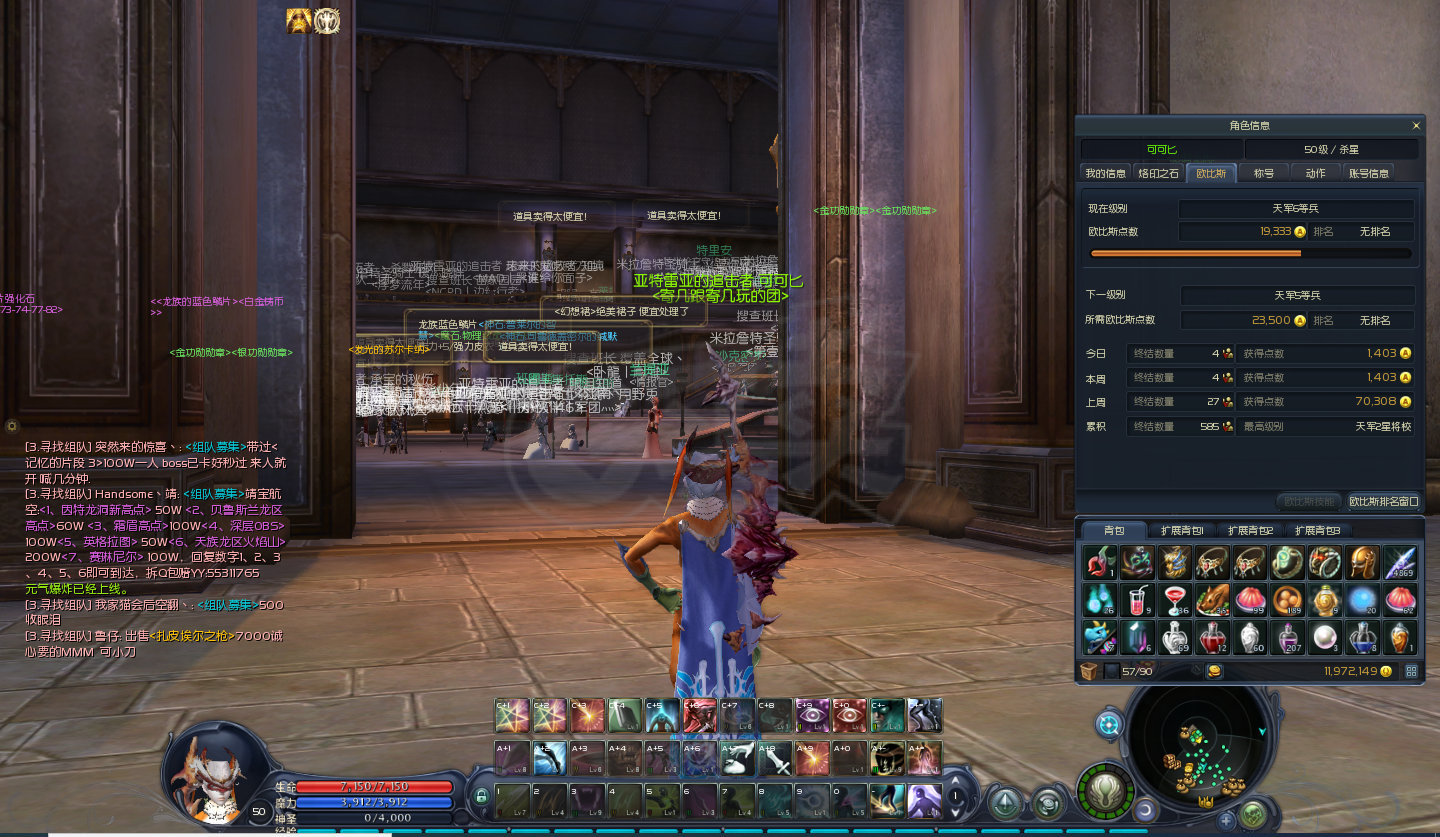
Task: Open the 烙印之石 tab
Action: (x=1159, y=173)
